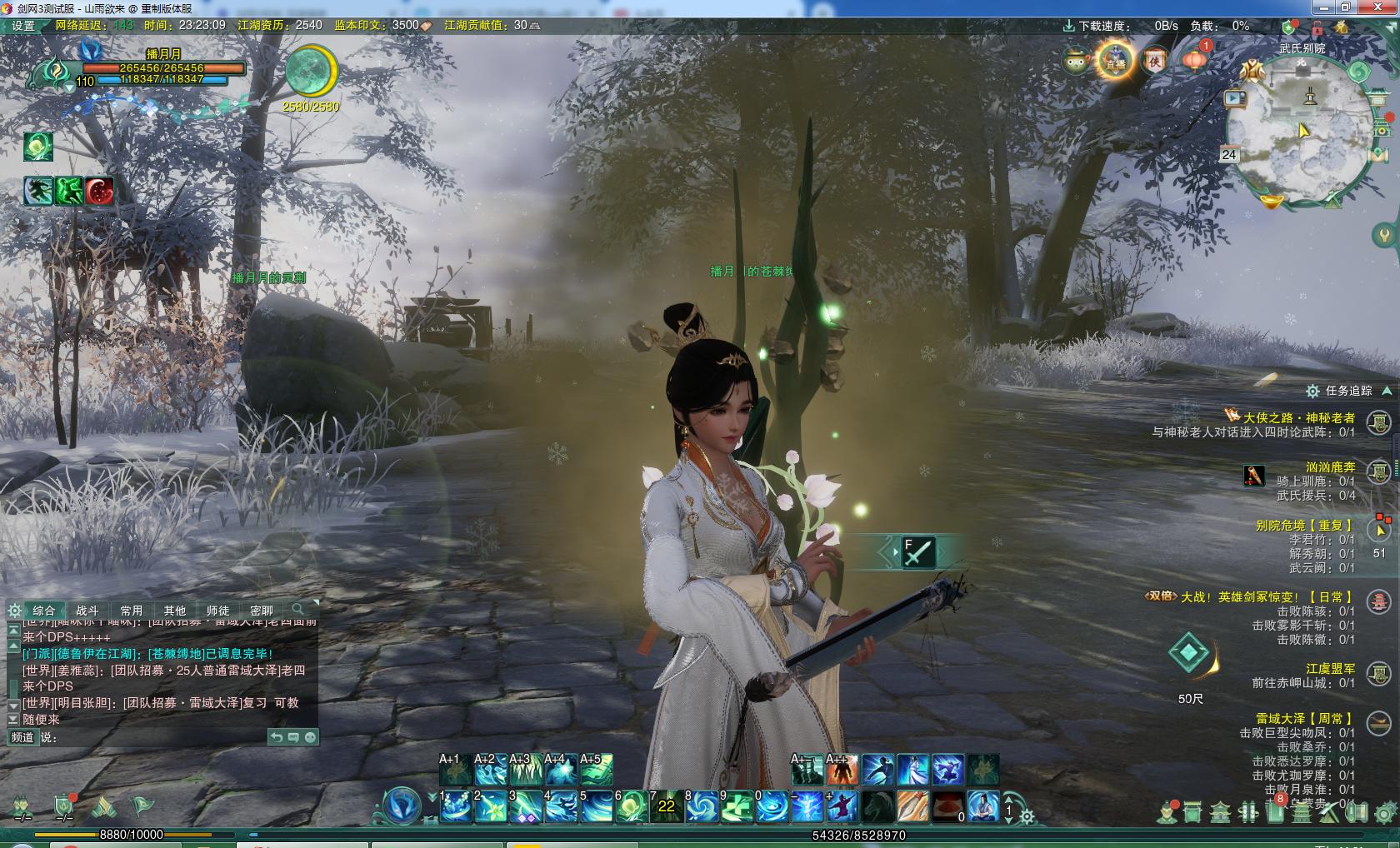Viewport: 1400px width, 848px height.
Task: Open the chat search magnifier
Action: [297, 610]
